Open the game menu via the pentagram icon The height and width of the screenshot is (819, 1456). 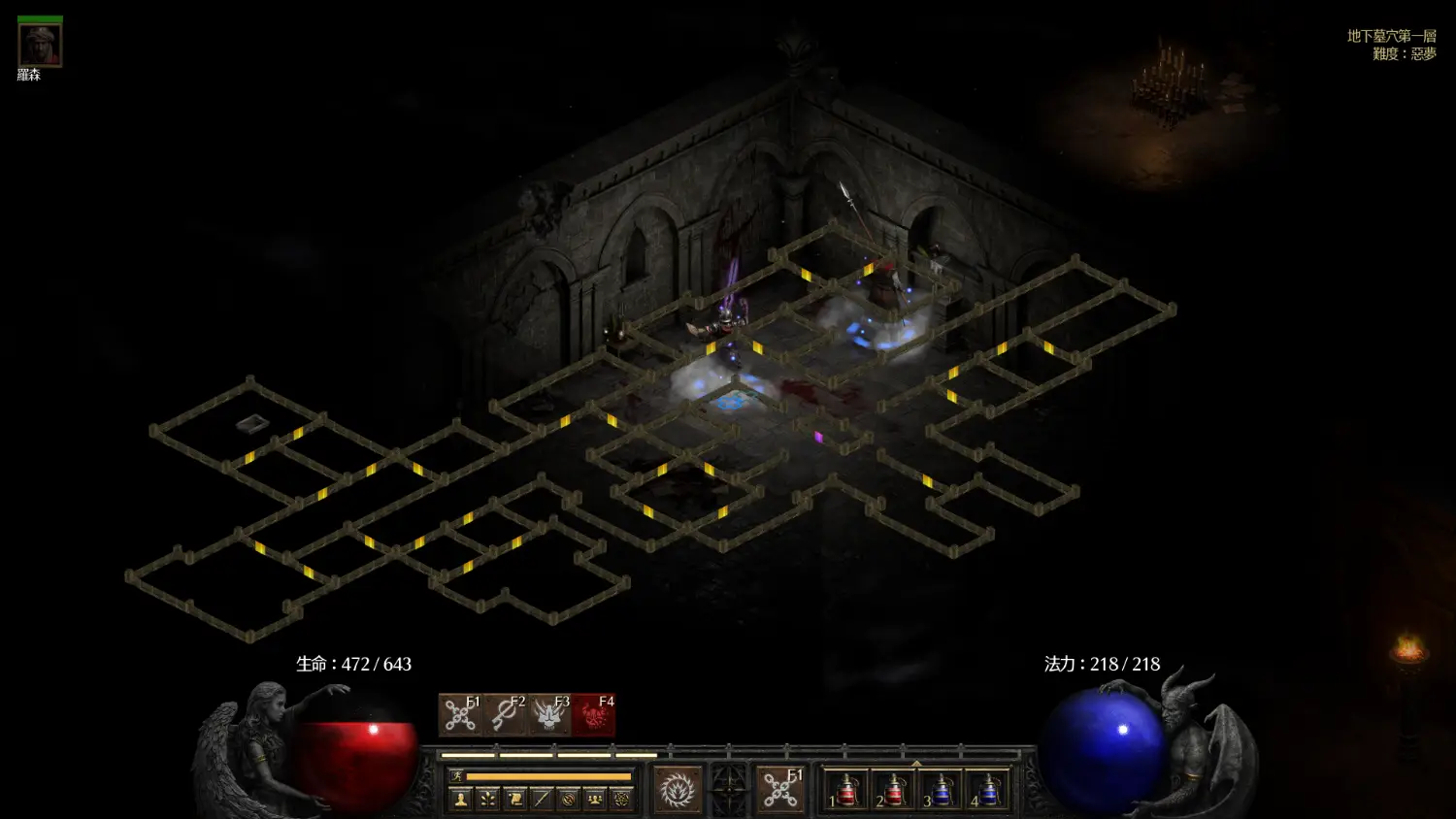[622, 800]
